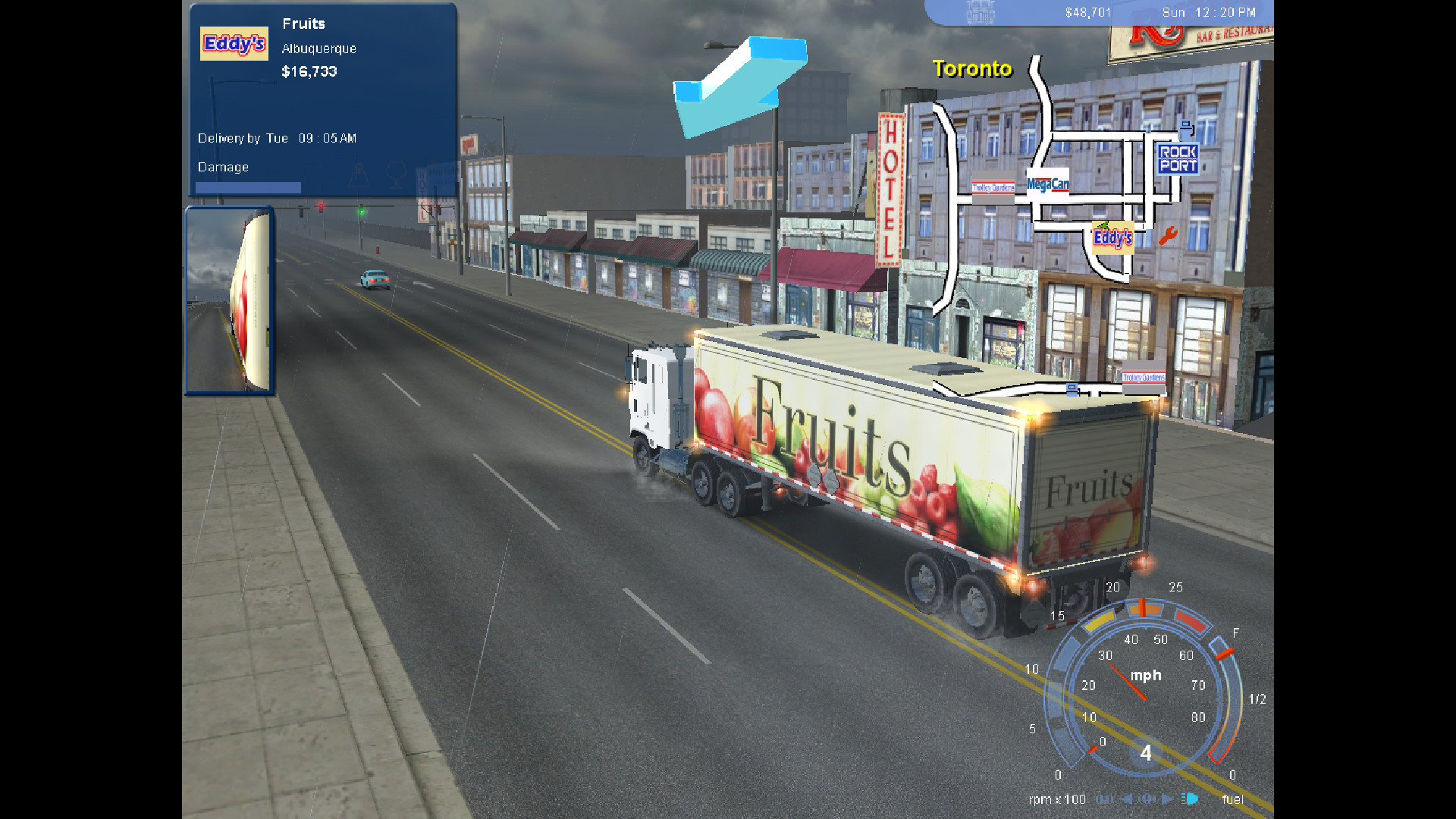Screen dimensions: 1456x819
Task: Open the trailer rear-view mirror thumbnail
Action: point(229,301)
